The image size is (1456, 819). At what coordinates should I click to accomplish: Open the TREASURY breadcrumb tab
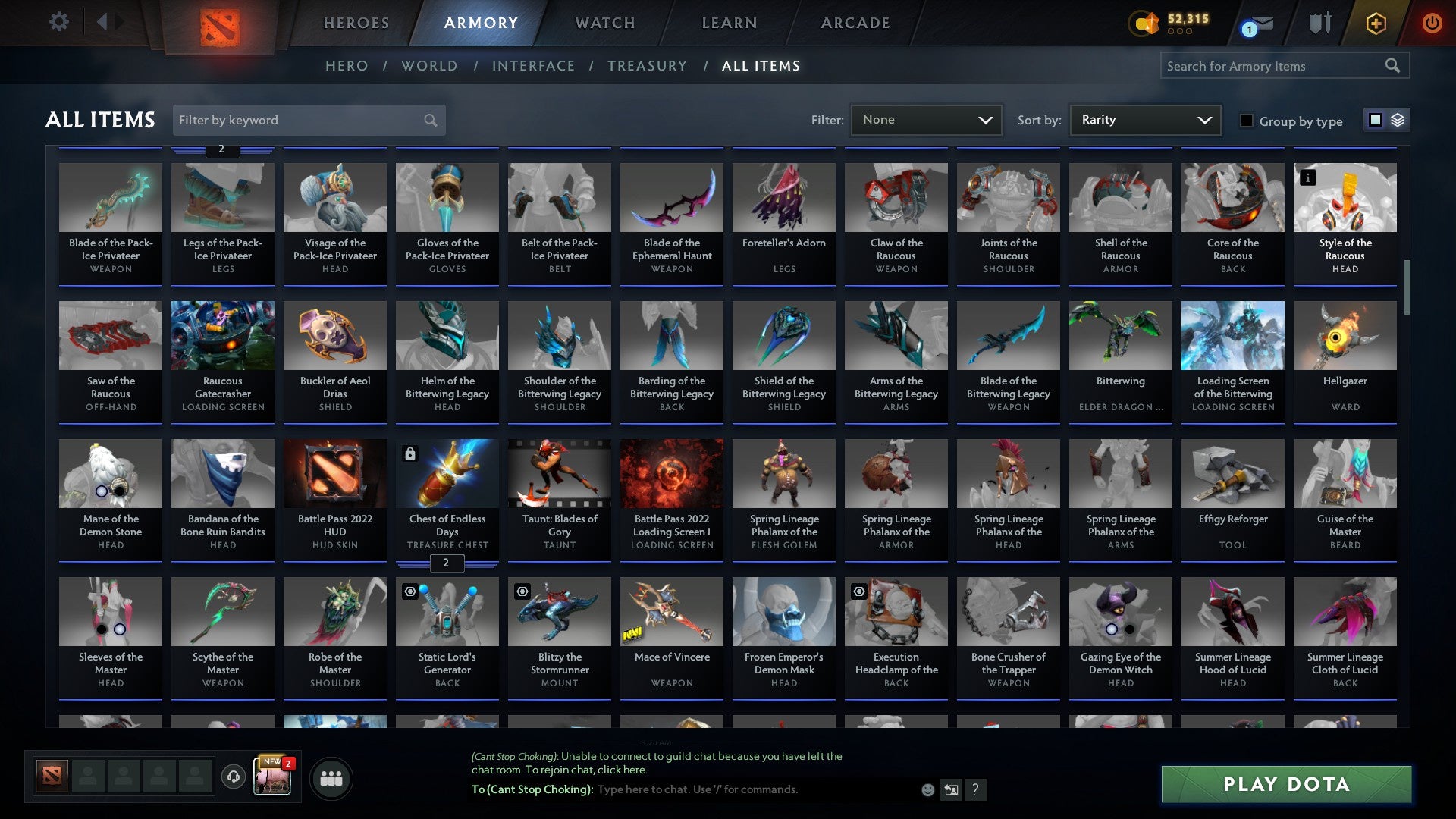pos(647,66)
